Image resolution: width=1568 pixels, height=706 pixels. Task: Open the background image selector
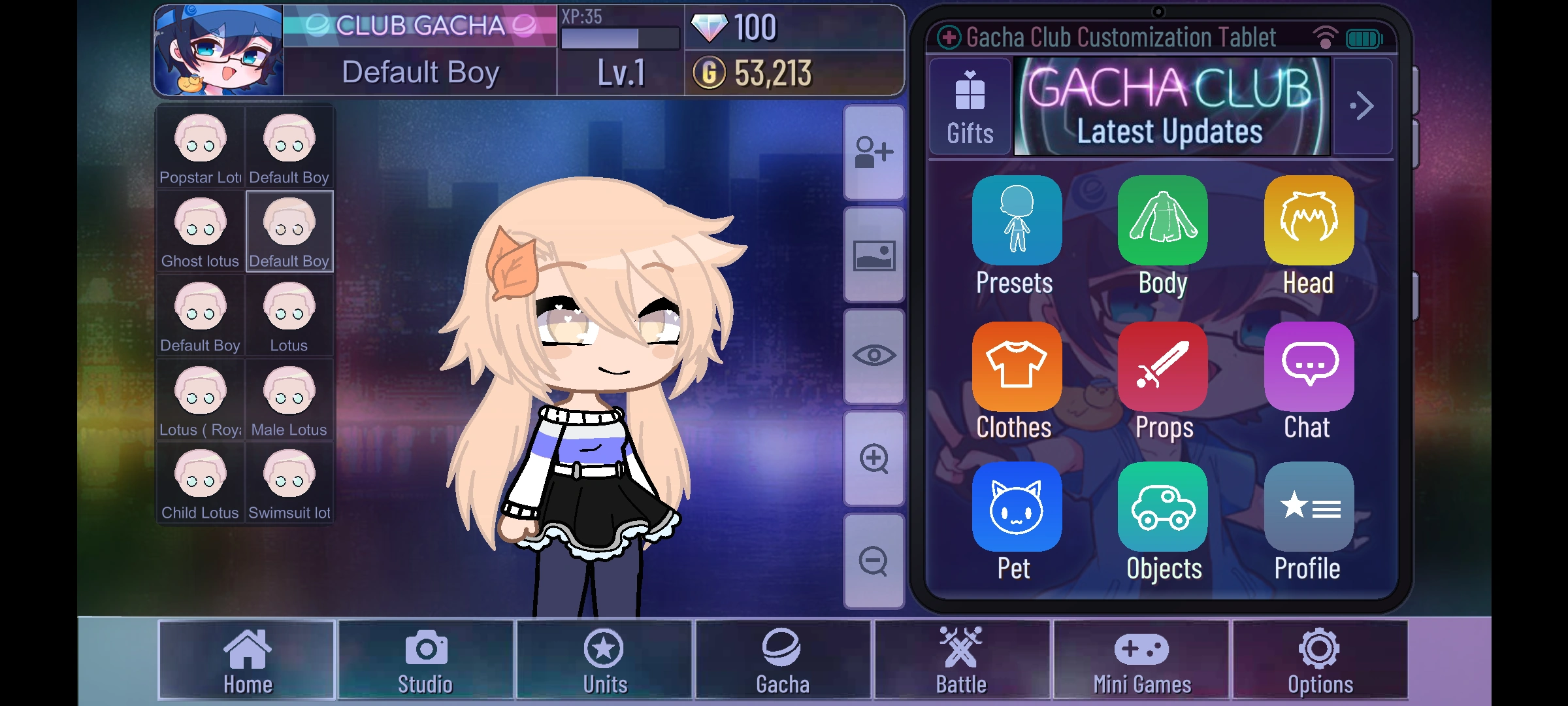[x=874, y=257]
